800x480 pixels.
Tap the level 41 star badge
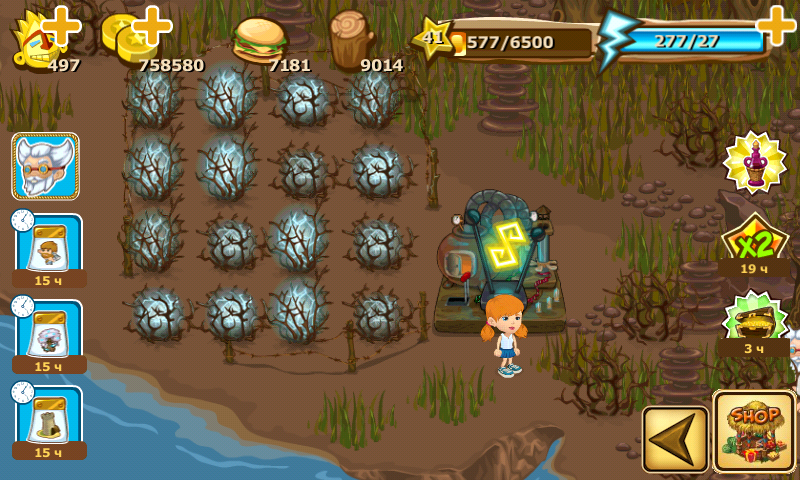pos(432,39)
